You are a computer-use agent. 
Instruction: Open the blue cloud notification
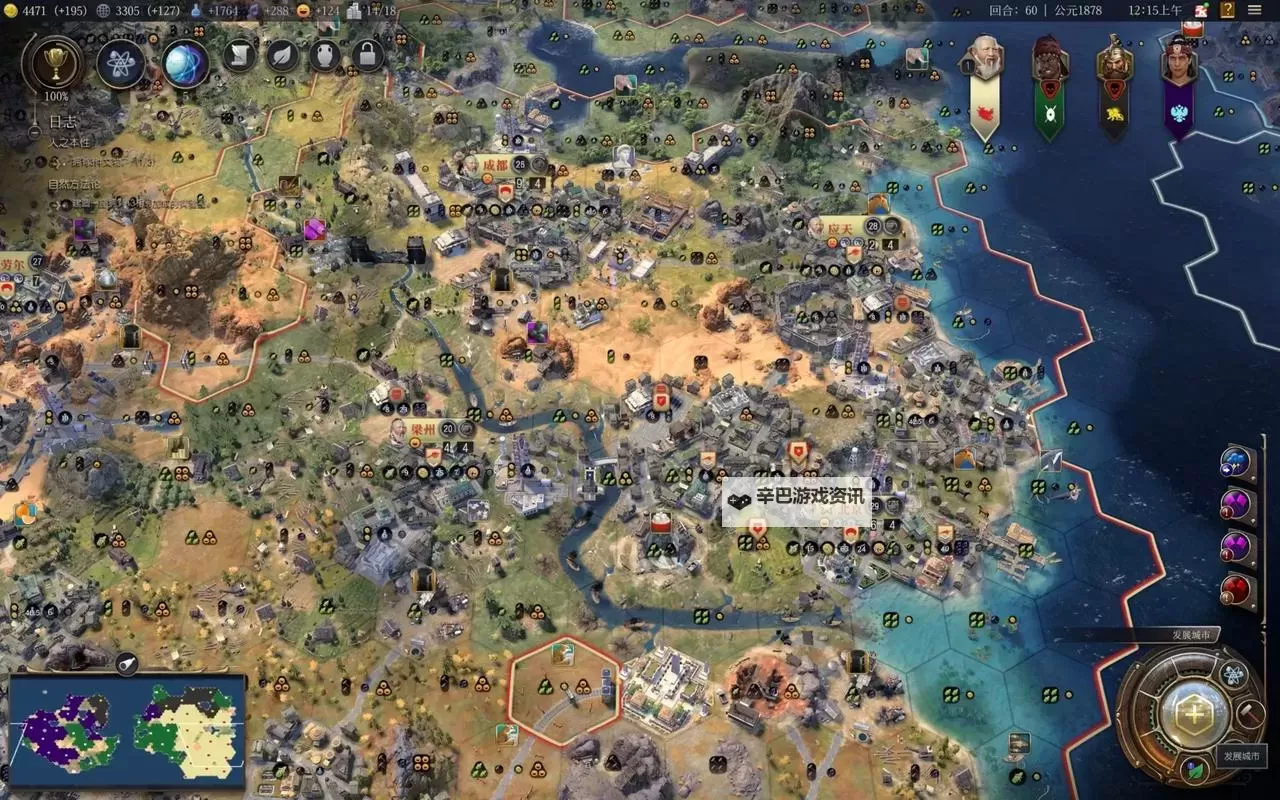click(1238, 462)
